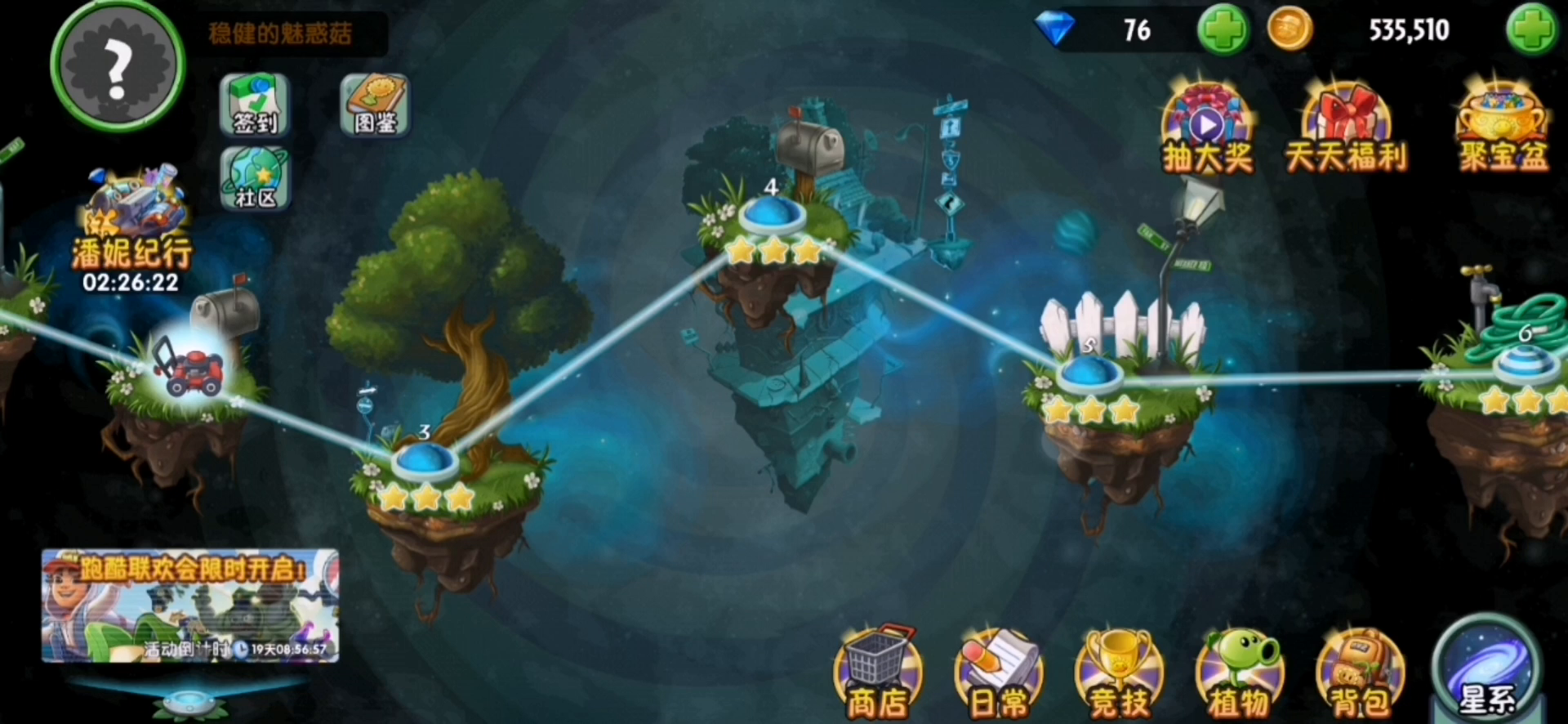Viewport: 1568px width, 724px height.
Task: Select level 4 node
Action: (x=772, y=215)
